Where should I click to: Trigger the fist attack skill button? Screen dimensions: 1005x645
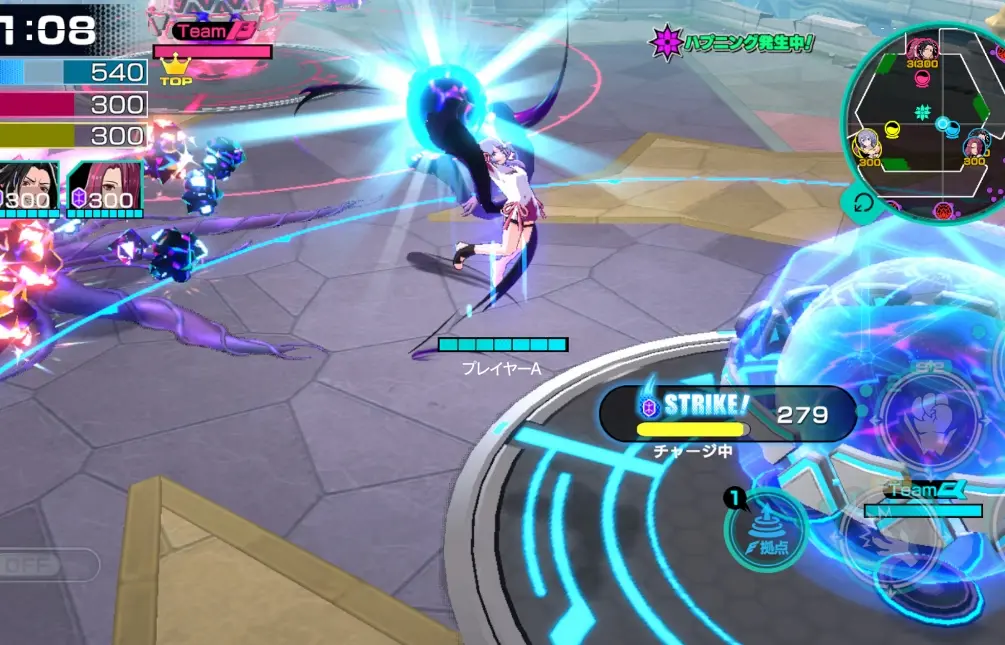tap(929, 416)
